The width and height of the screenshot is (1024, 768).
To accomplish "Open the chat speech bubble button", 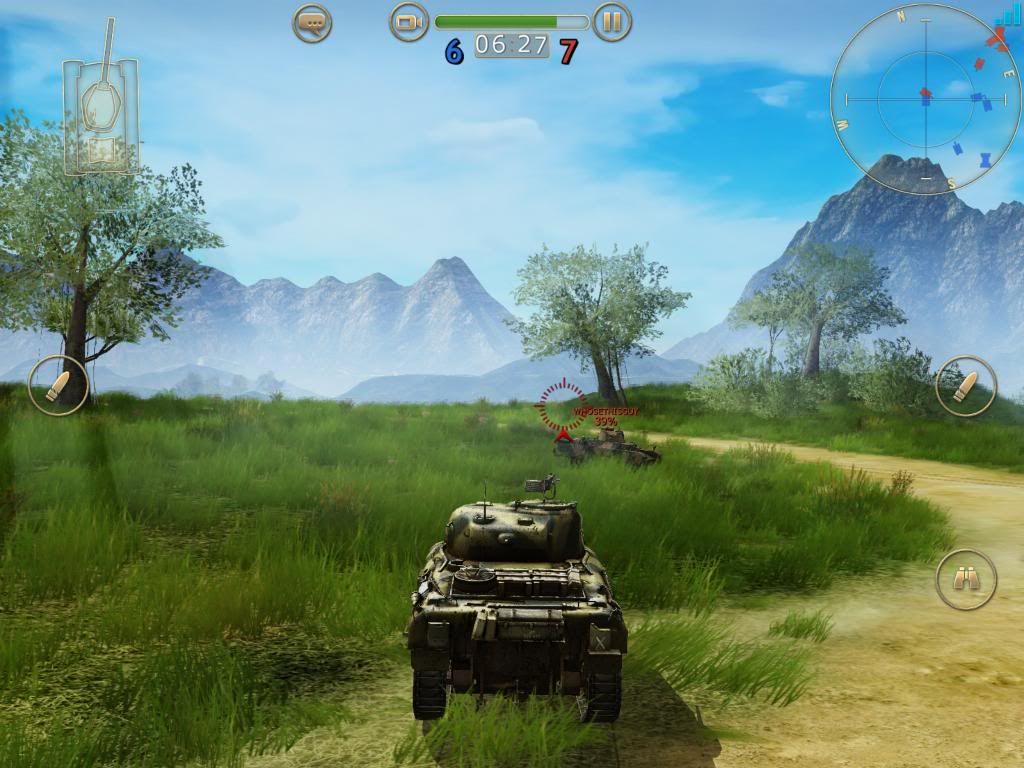I will (312, 22).
